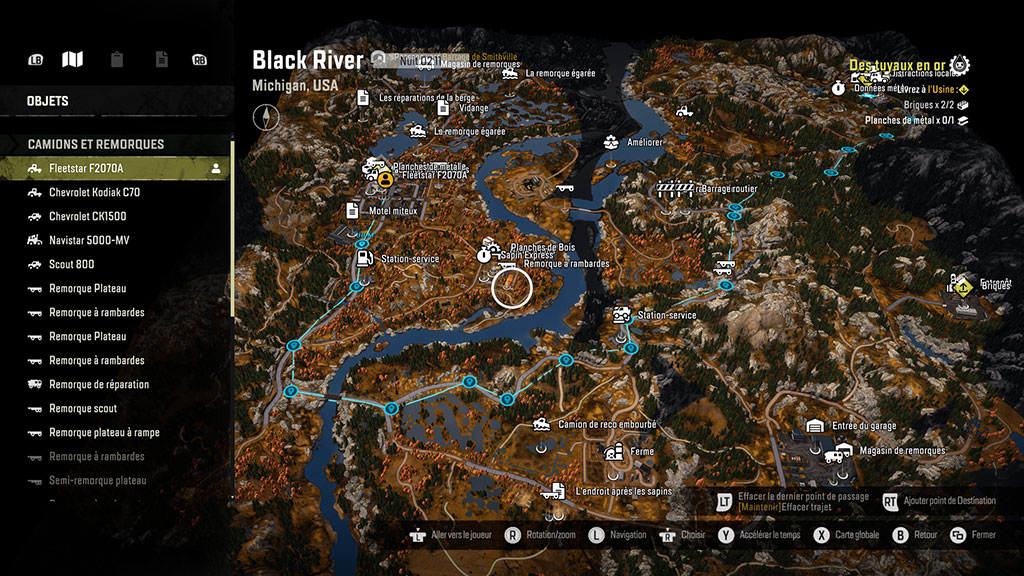Select the Entrée du garage marker

815,426
